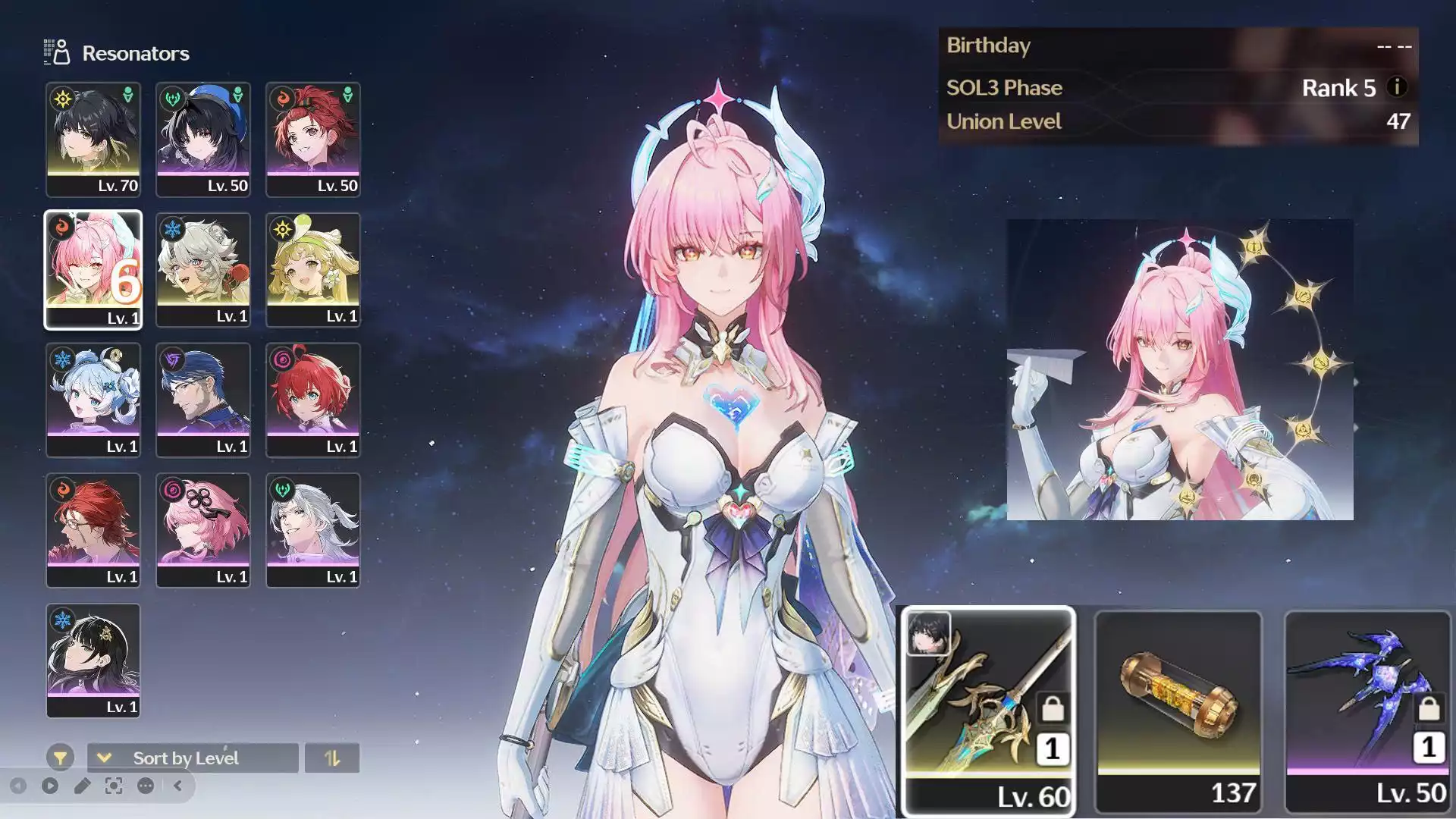Open the Sort by Level dropdown
The image size is (1456, 819).
click(x=193, y=758)
